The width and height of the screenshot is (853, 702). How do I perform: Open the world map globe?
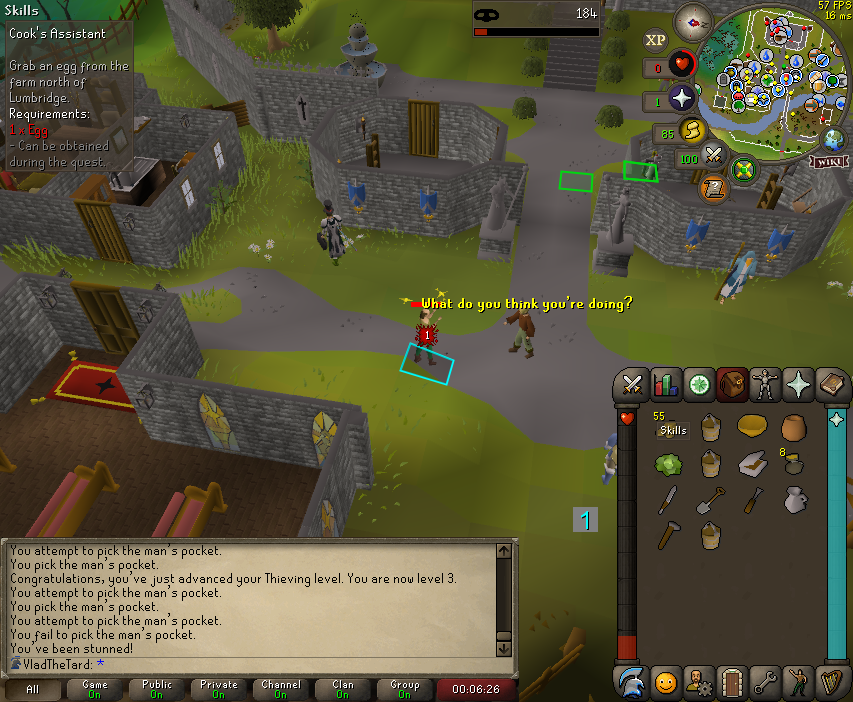(x=834, y=139)
